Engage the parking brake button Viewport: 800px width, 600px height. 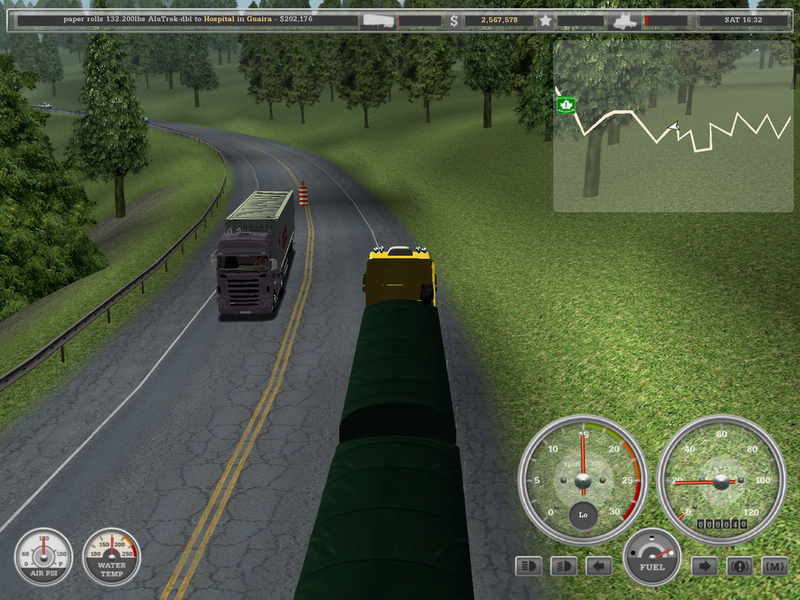pos(740,566)
